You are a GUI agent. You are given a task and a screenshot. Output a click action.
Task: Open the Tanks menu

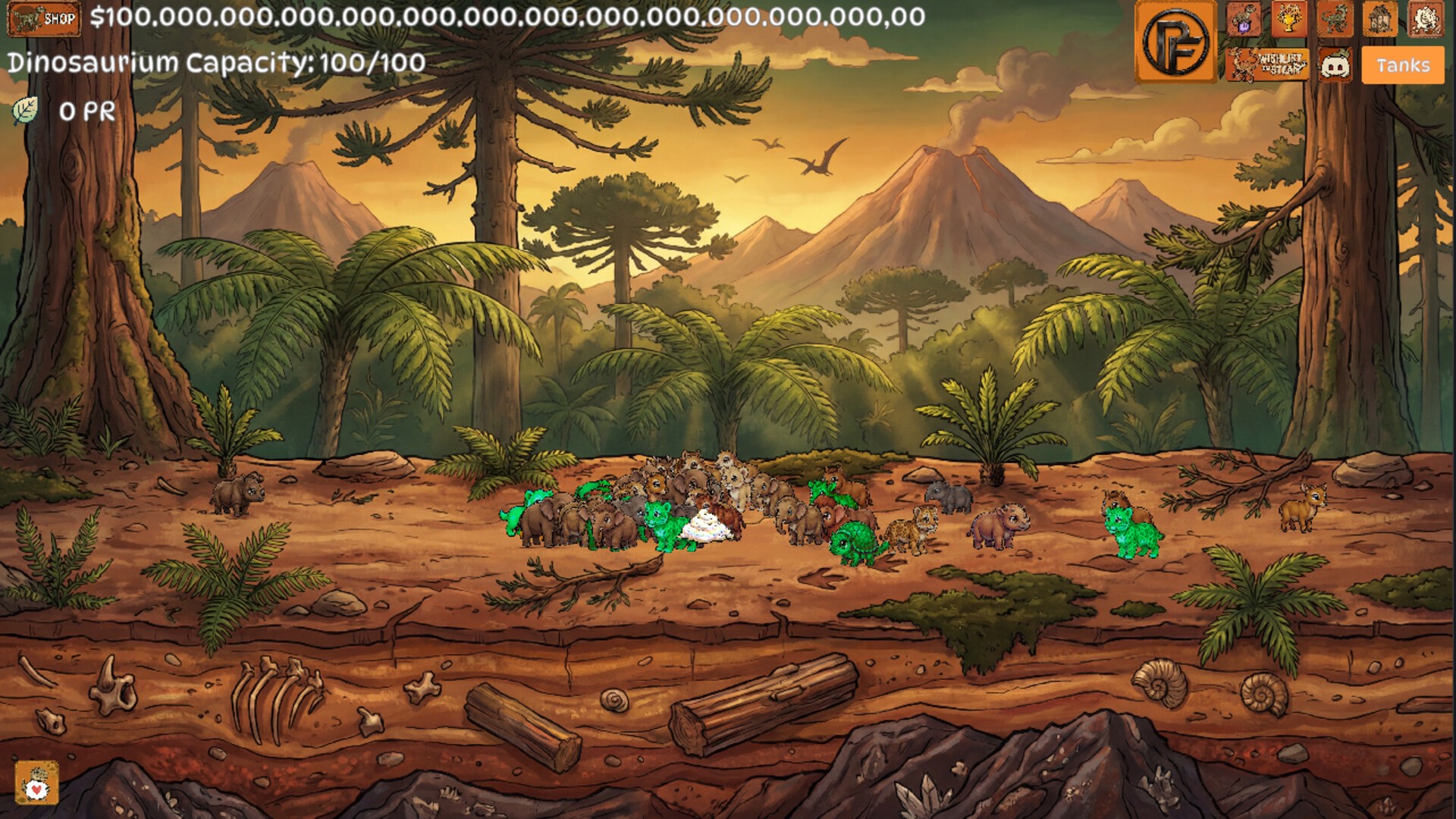pos(1403,65)
